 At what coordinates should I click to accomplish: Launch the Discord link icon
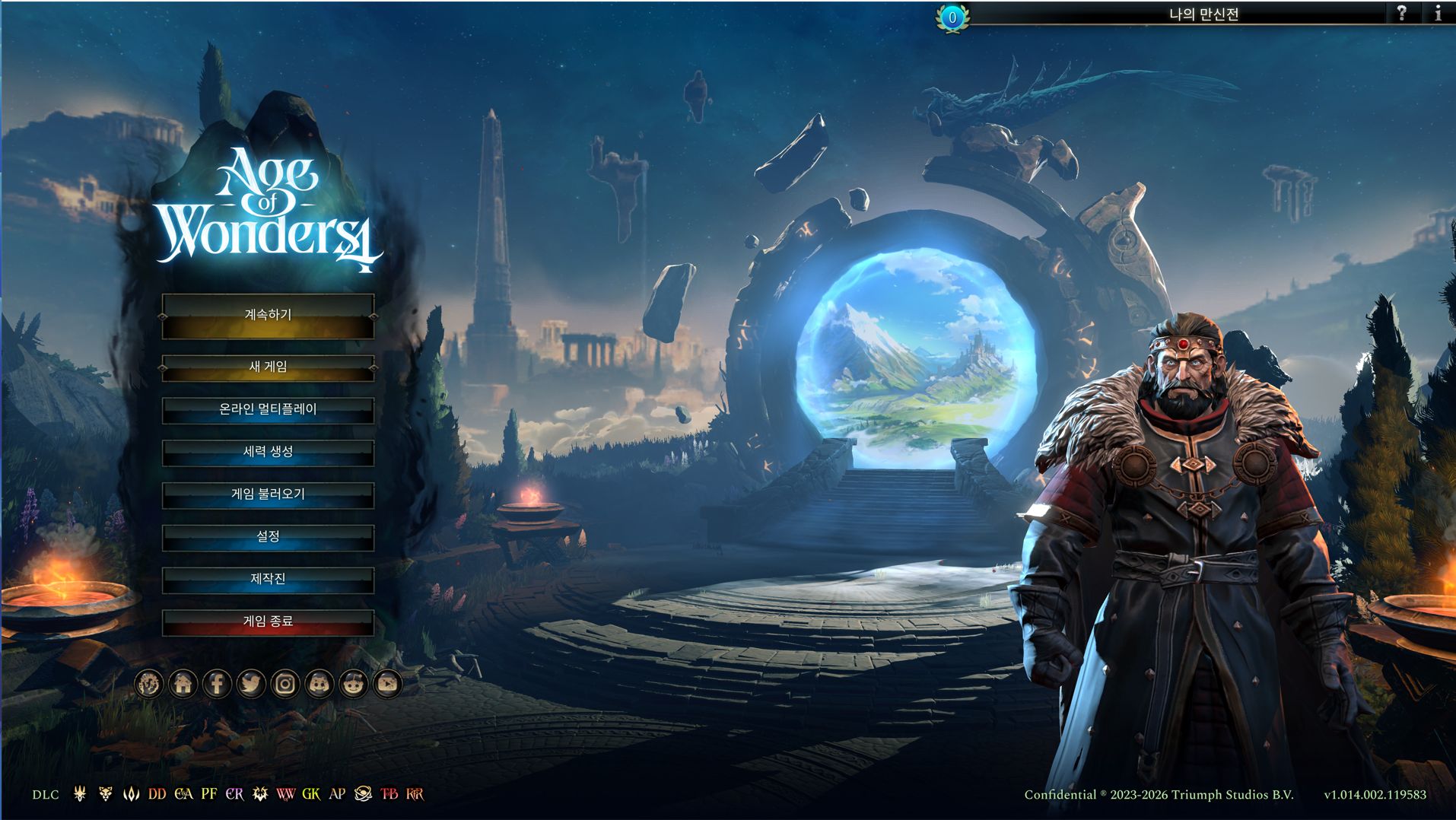[319, 684]
